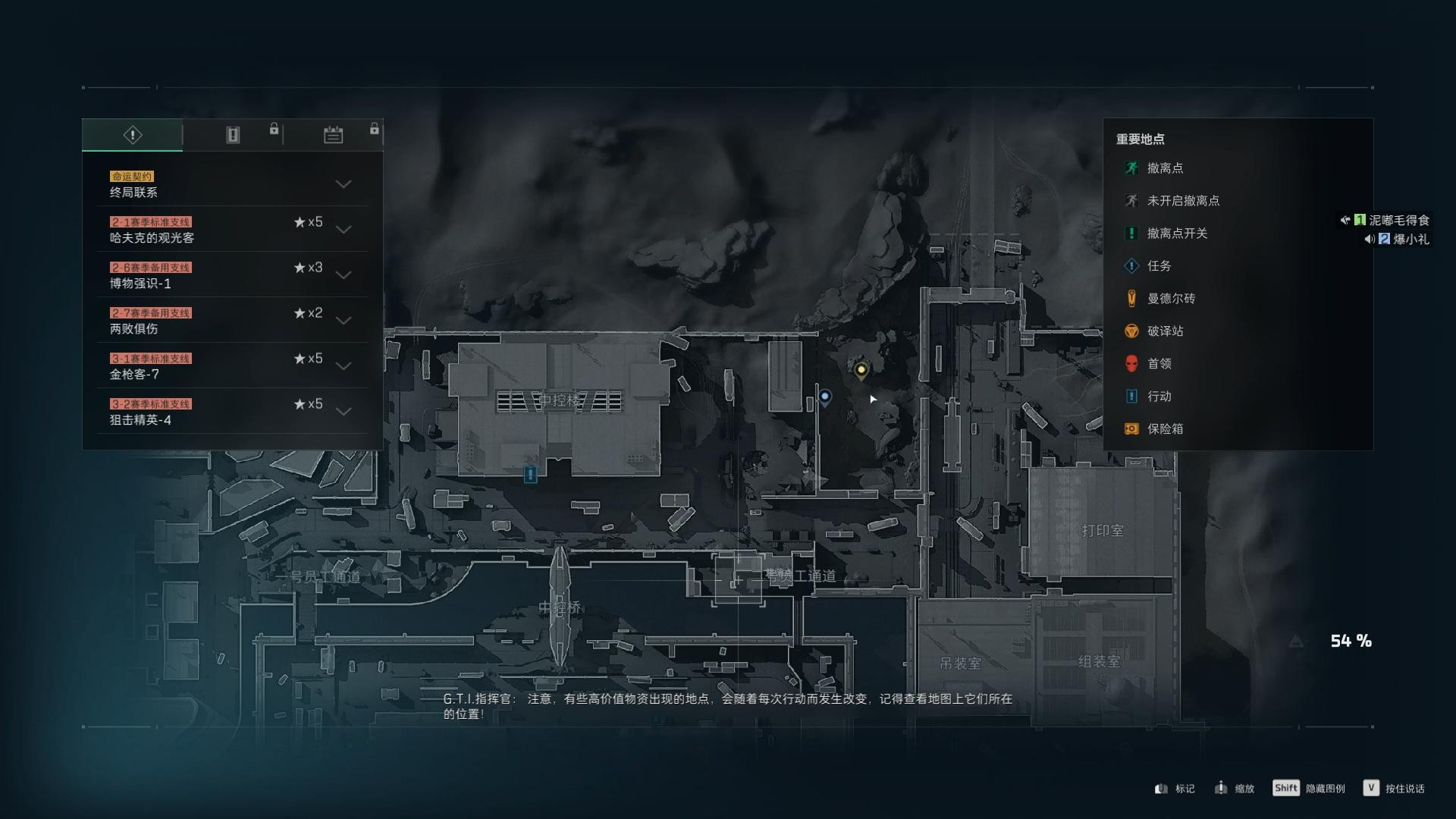1456x819 pixels.
Task: Select the 曼德尔砖 Mandel brick icon
Action: [x=1130, y=299]
